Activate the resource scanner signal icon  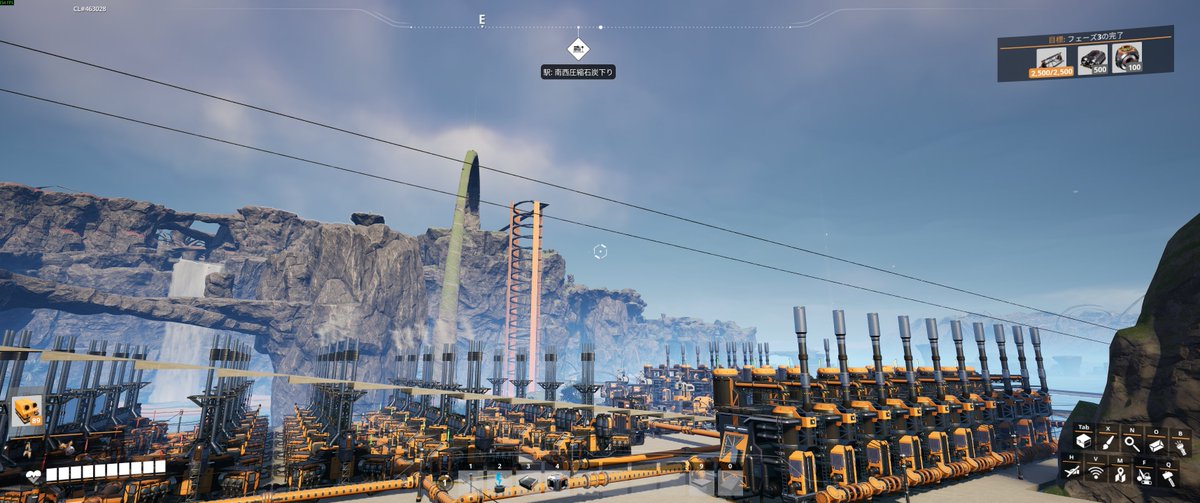click(1097, 472)
